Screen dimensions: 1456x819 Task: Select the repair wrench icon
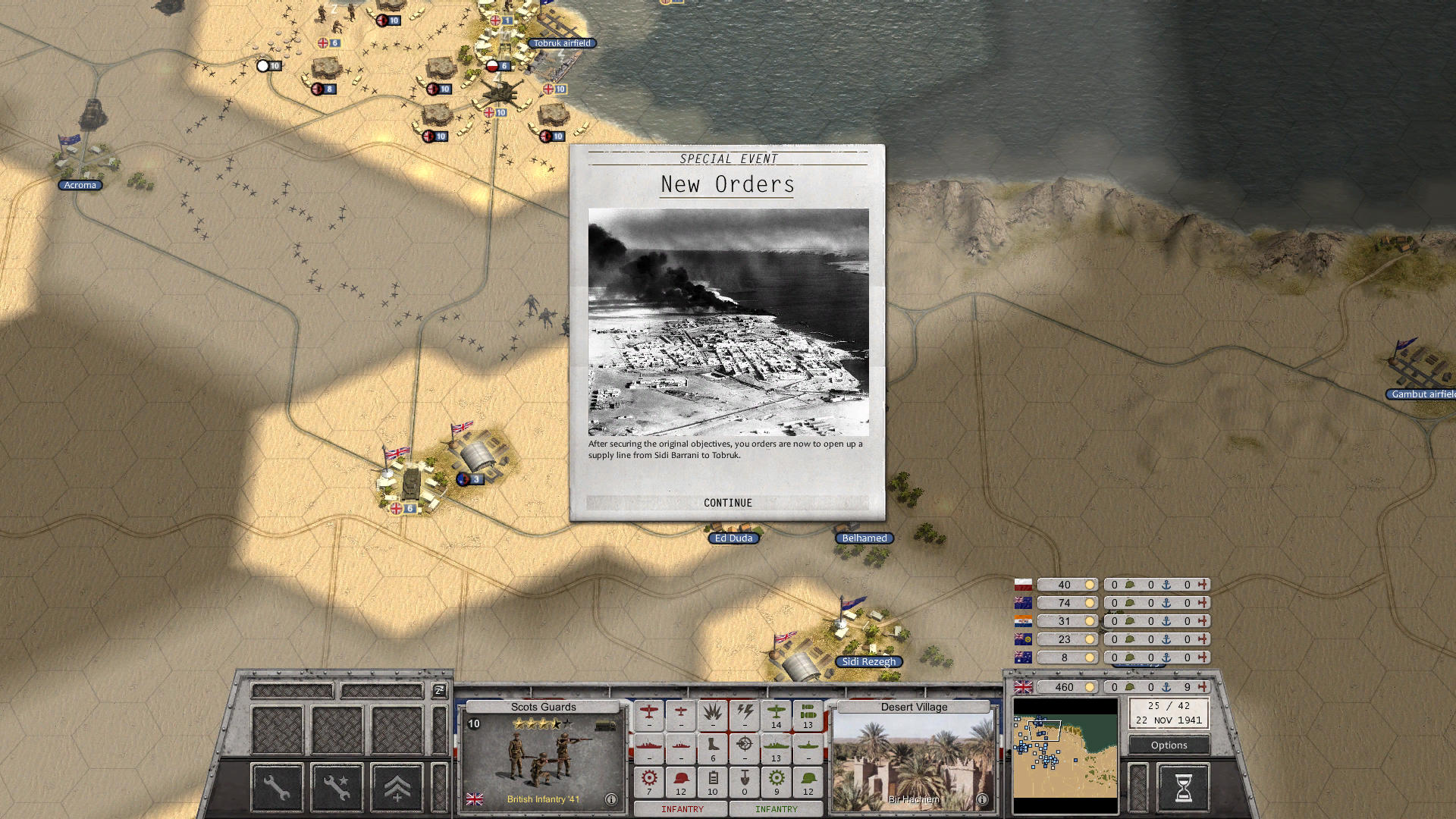(277, 787)
